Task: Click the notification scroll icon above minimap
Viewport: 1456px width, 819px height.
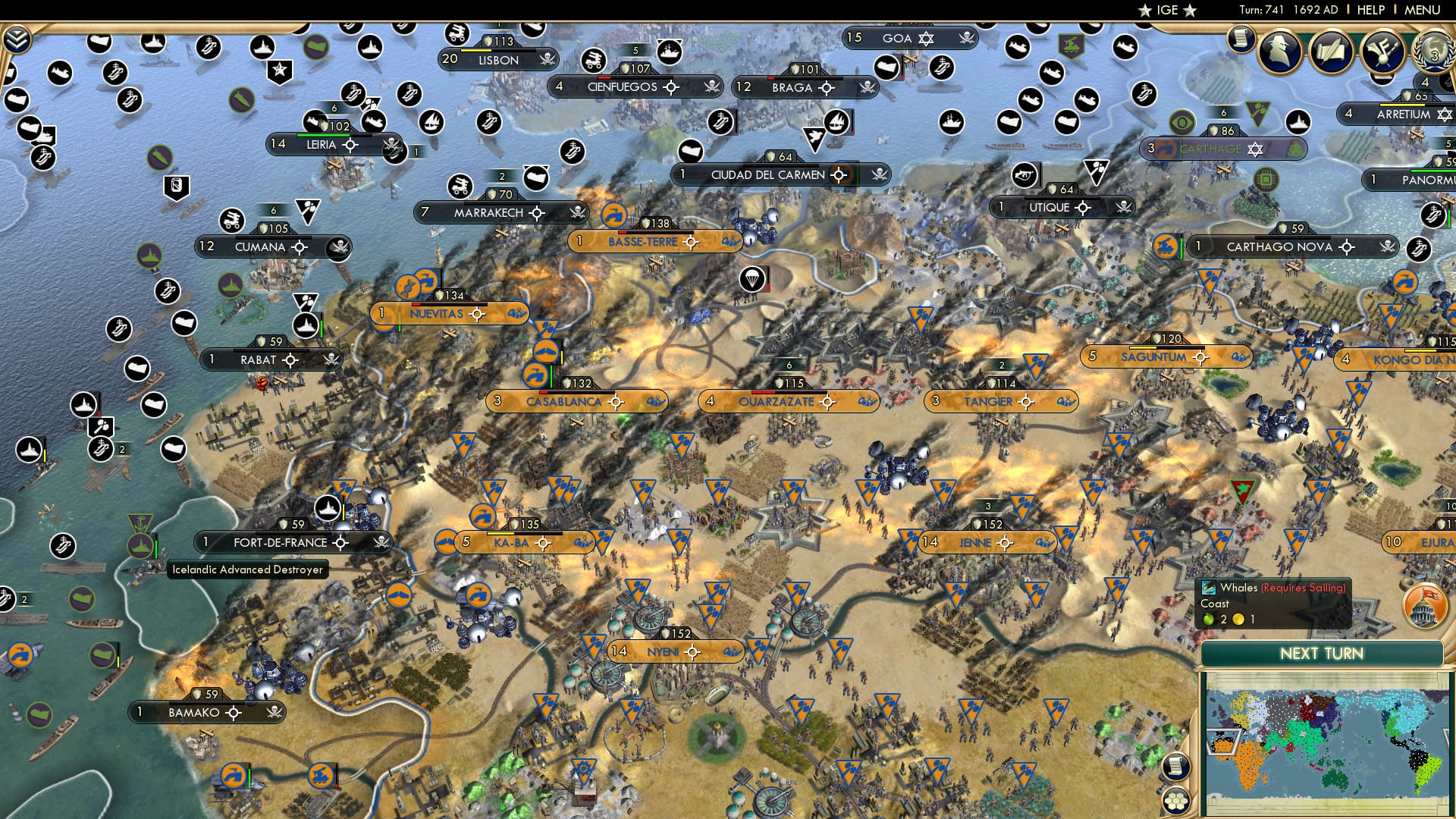Action: tap(1176, 765)
